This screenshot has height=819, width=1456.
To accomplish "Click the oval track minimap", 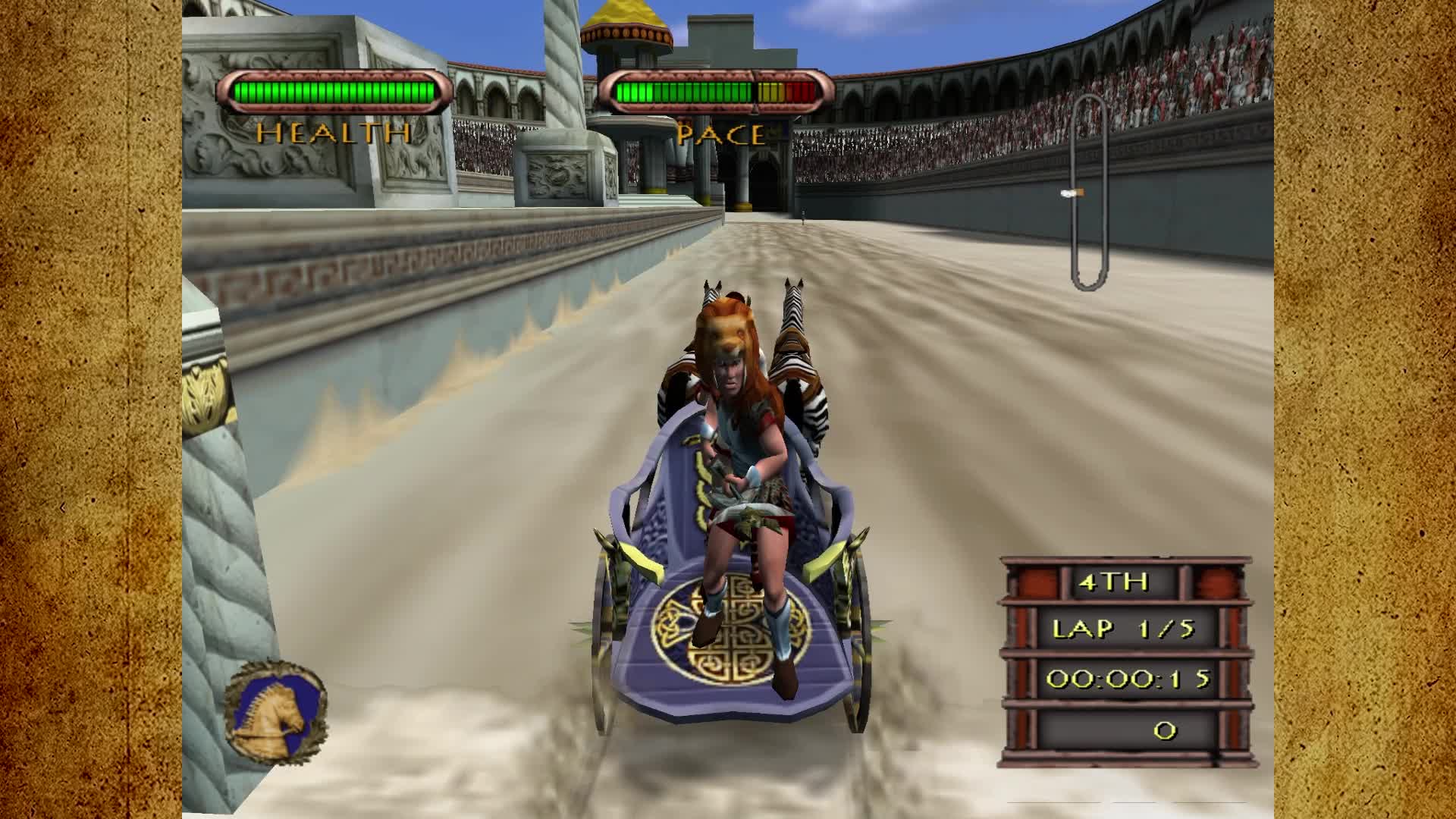I will [x=1089, y=193].
